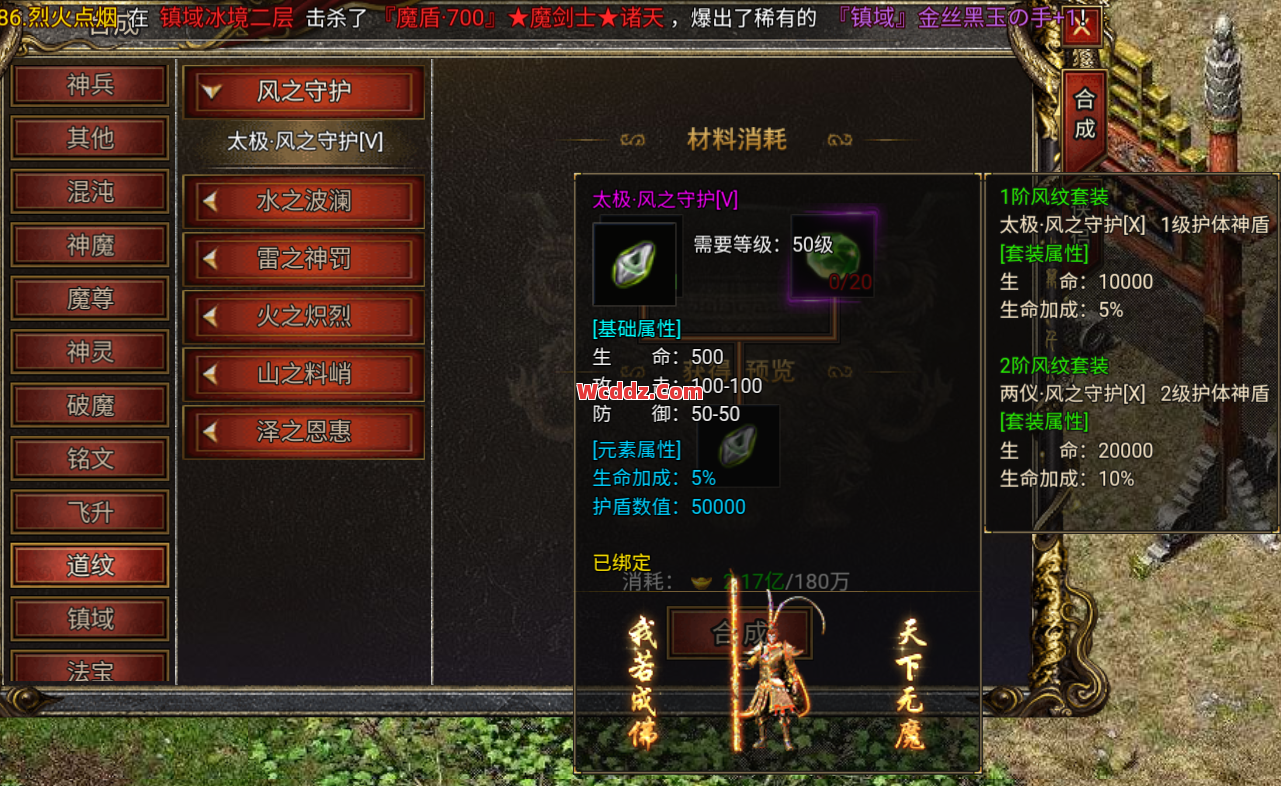Select the 飞升 category in left sidebar

[x=89, y=512]
